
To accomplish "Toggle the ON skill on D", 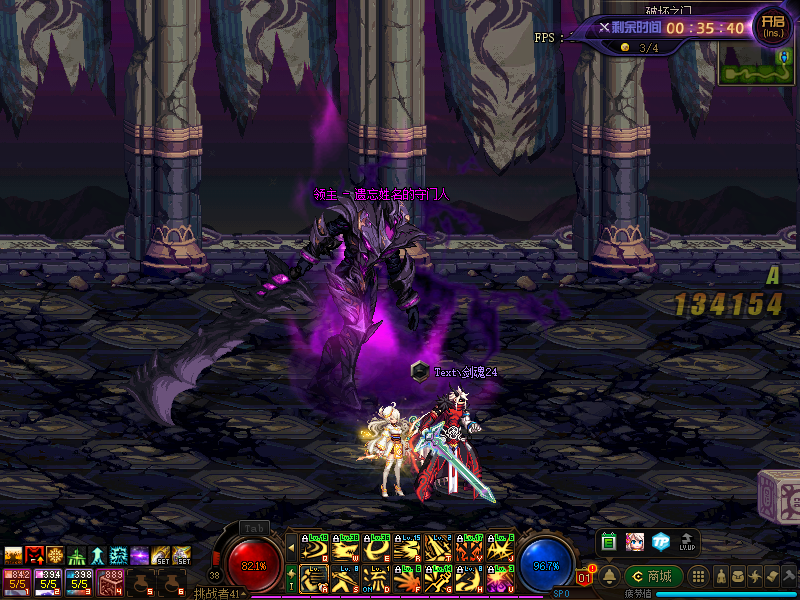I will 375,577.
